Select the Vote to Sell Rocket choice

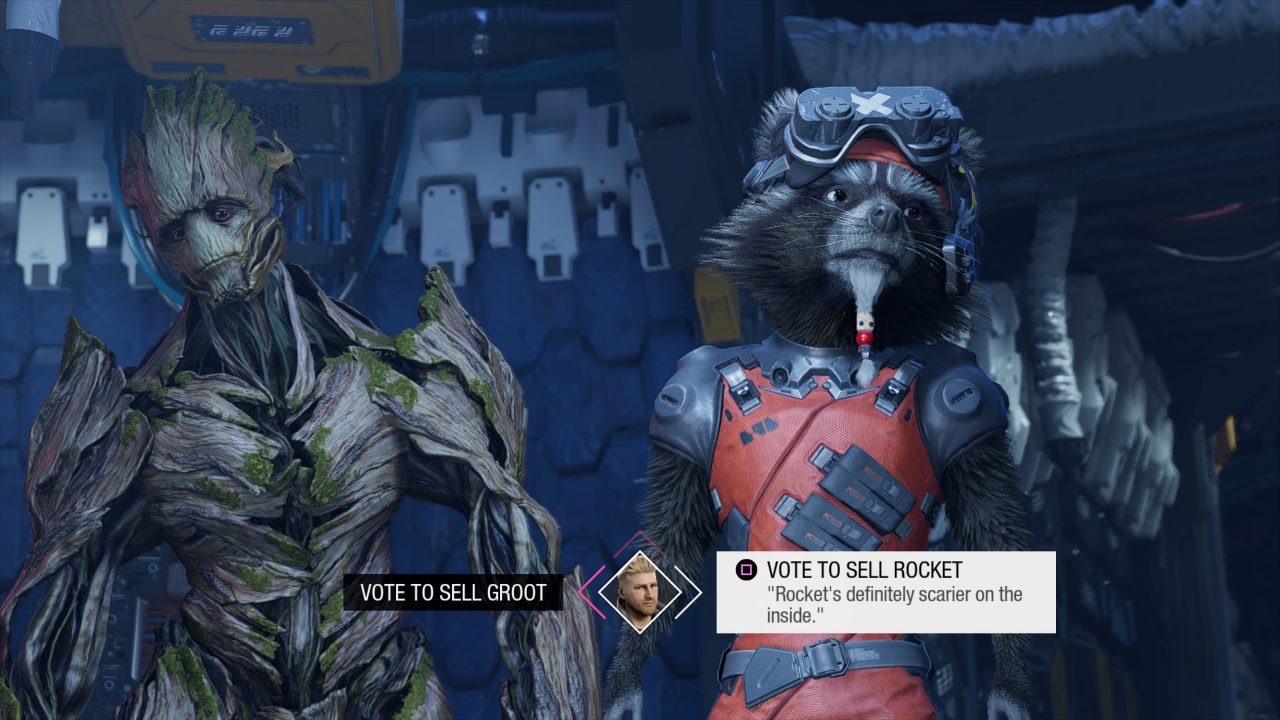(885, 592)
